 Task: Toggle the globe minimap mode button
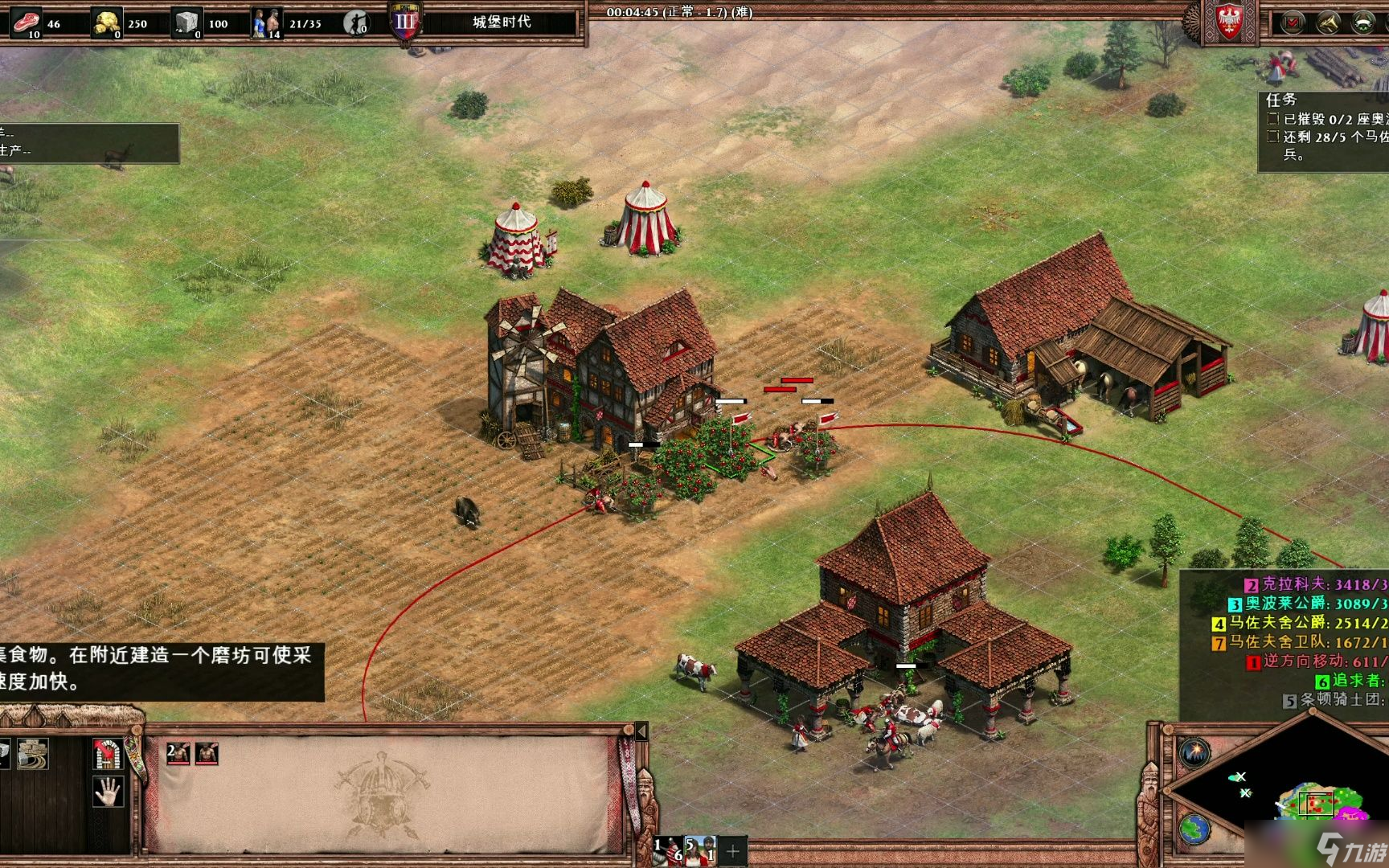pos(1195,828)
